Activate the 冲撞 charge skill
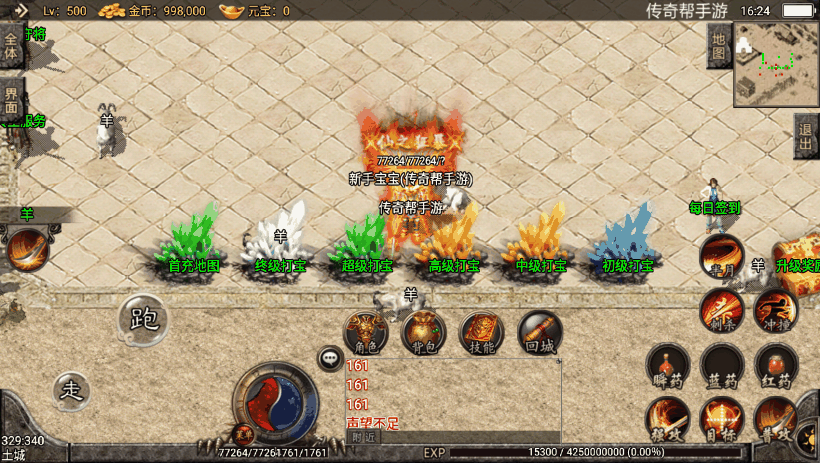 (775, 309)
